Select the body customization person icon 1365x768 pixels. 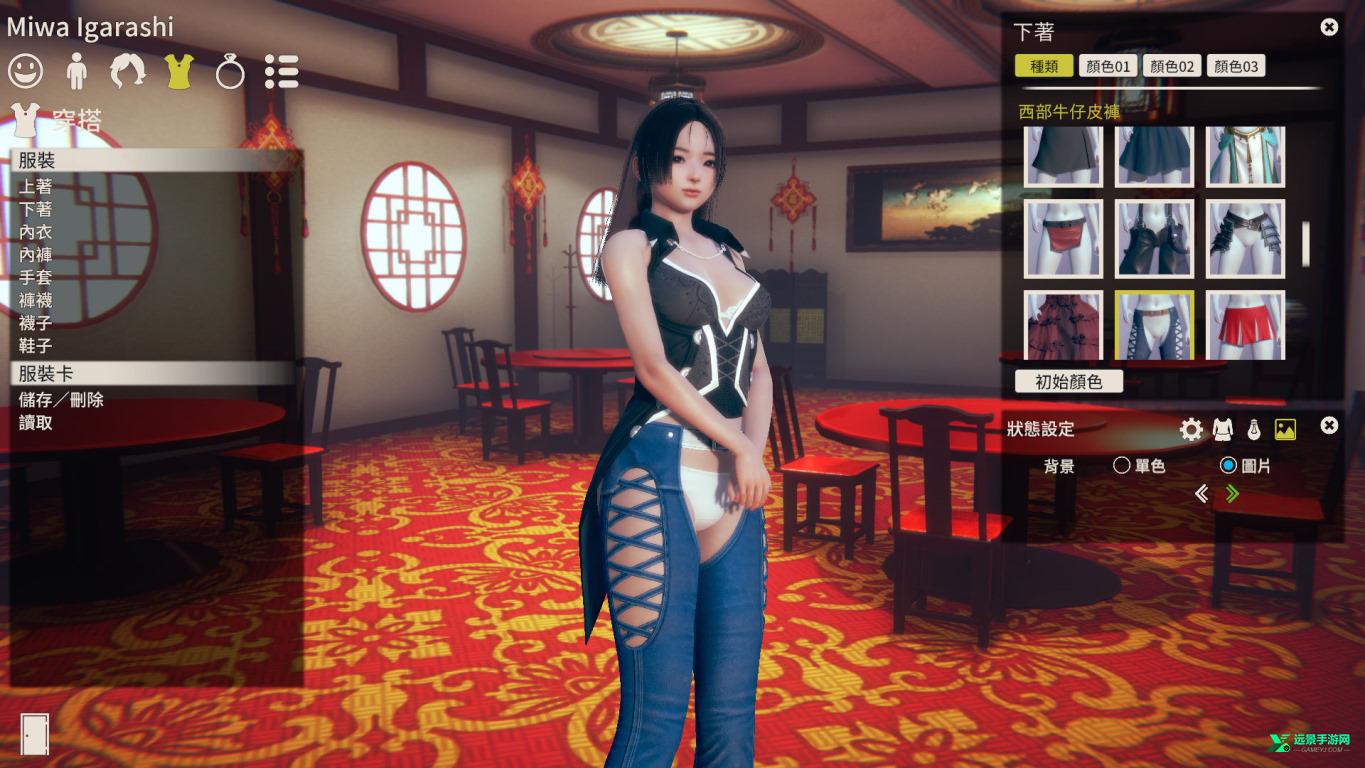tap(76, 71)
